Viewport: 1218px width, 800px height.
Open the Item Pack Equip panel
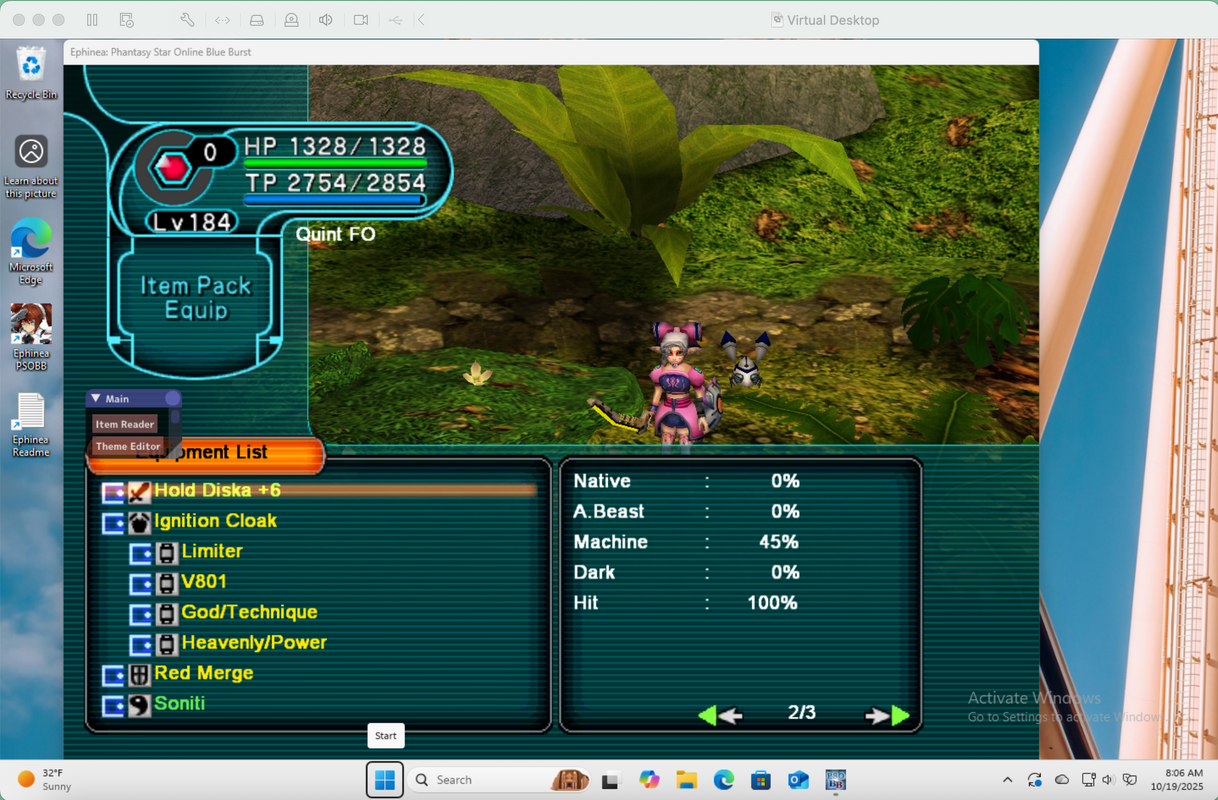(x=196, y=298)
